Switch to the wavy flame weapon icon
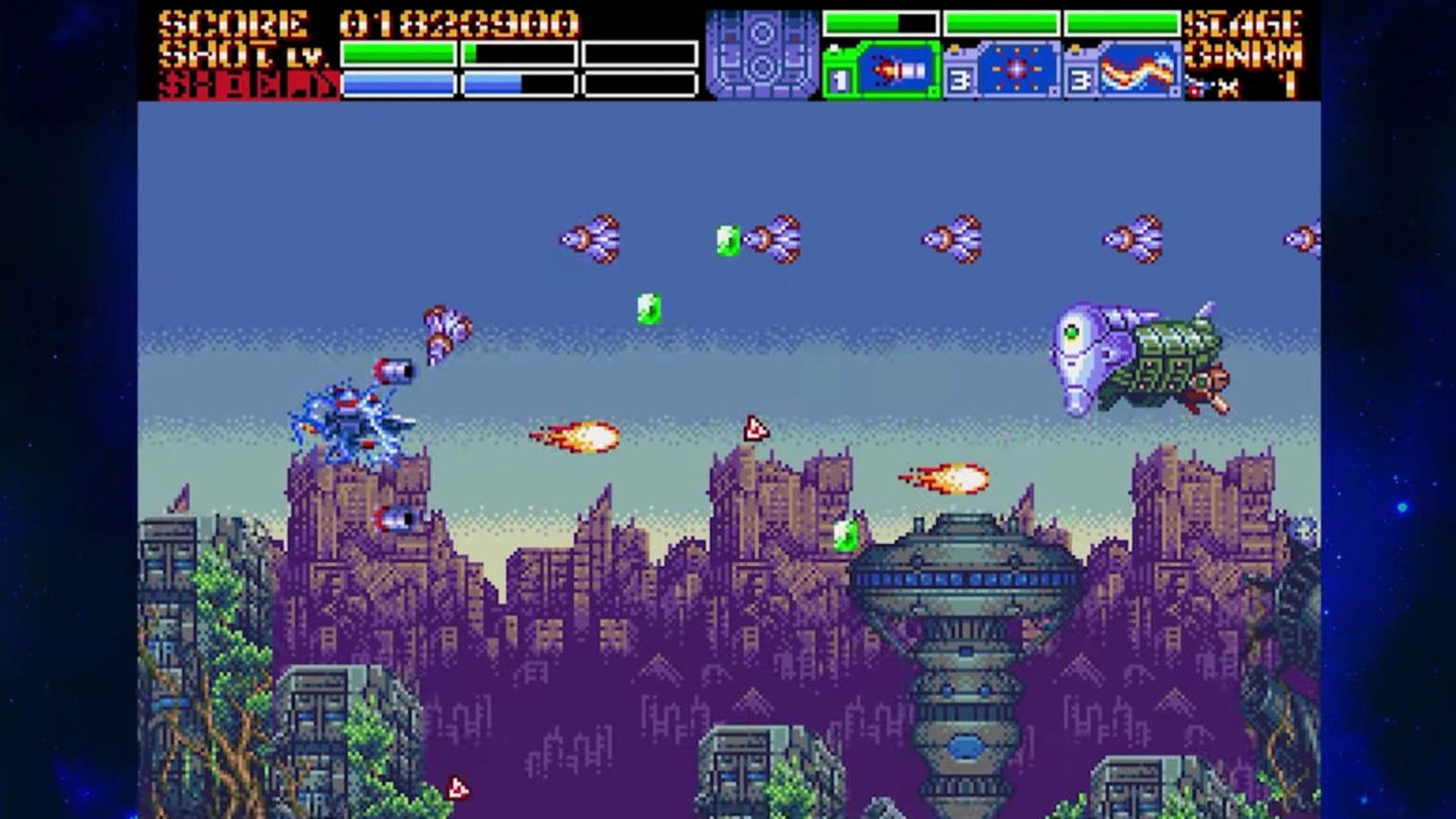The height and width of the screenshot is (819, 1456). 1137,70
